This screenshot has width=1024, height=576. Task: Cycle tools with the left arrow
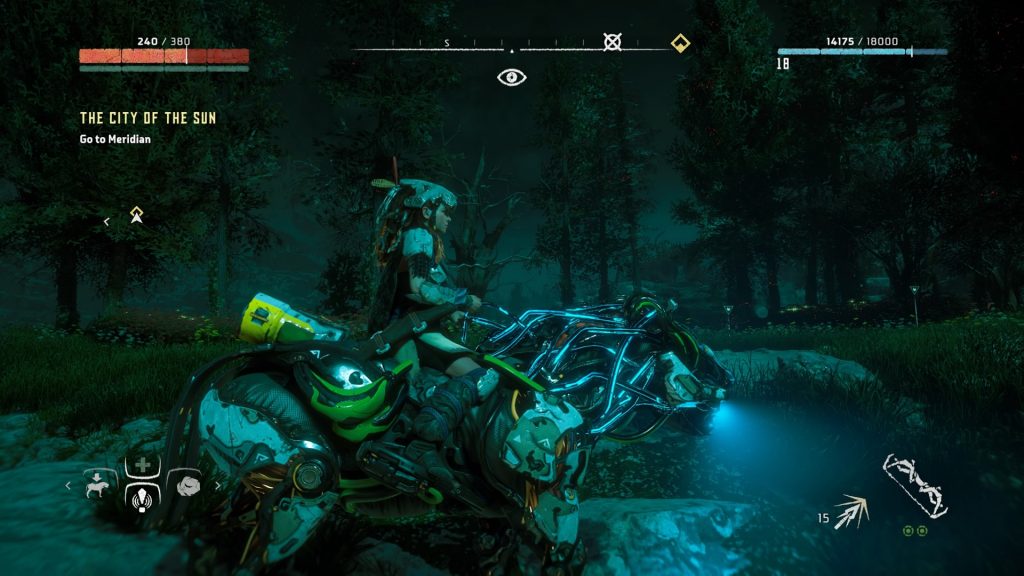(x=68, y=486)
